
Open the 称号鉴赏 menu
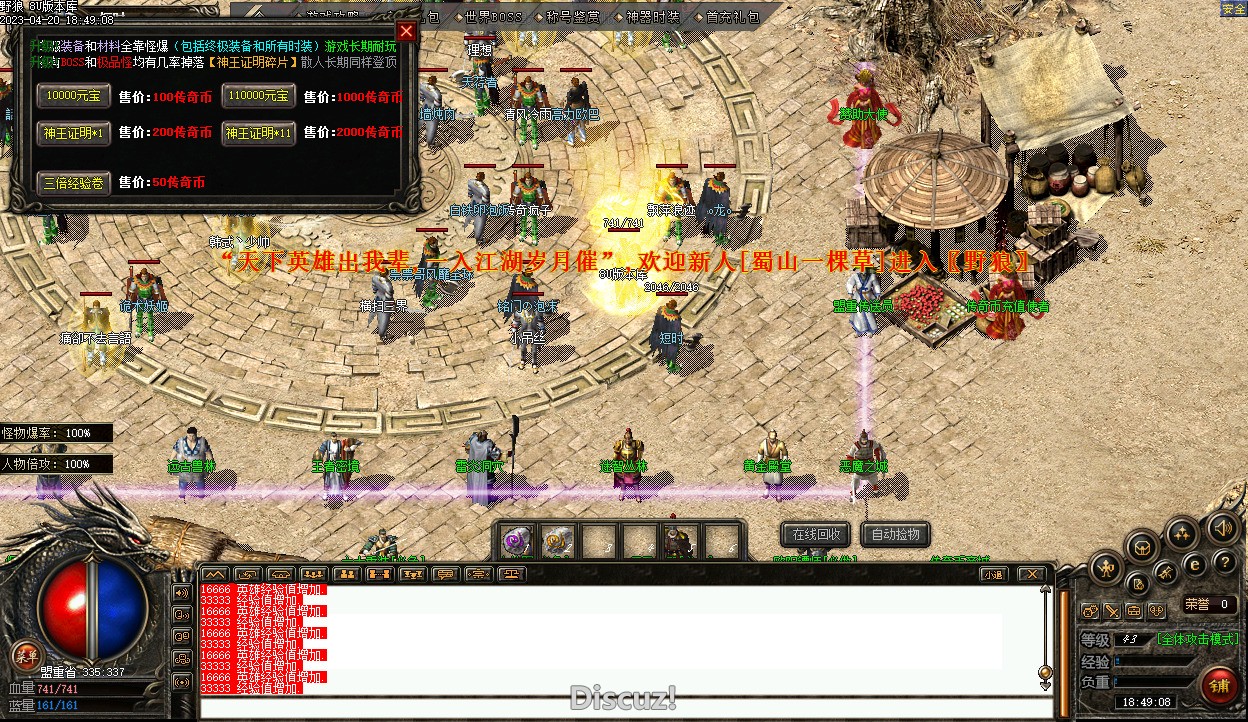(x=573, y=17)
